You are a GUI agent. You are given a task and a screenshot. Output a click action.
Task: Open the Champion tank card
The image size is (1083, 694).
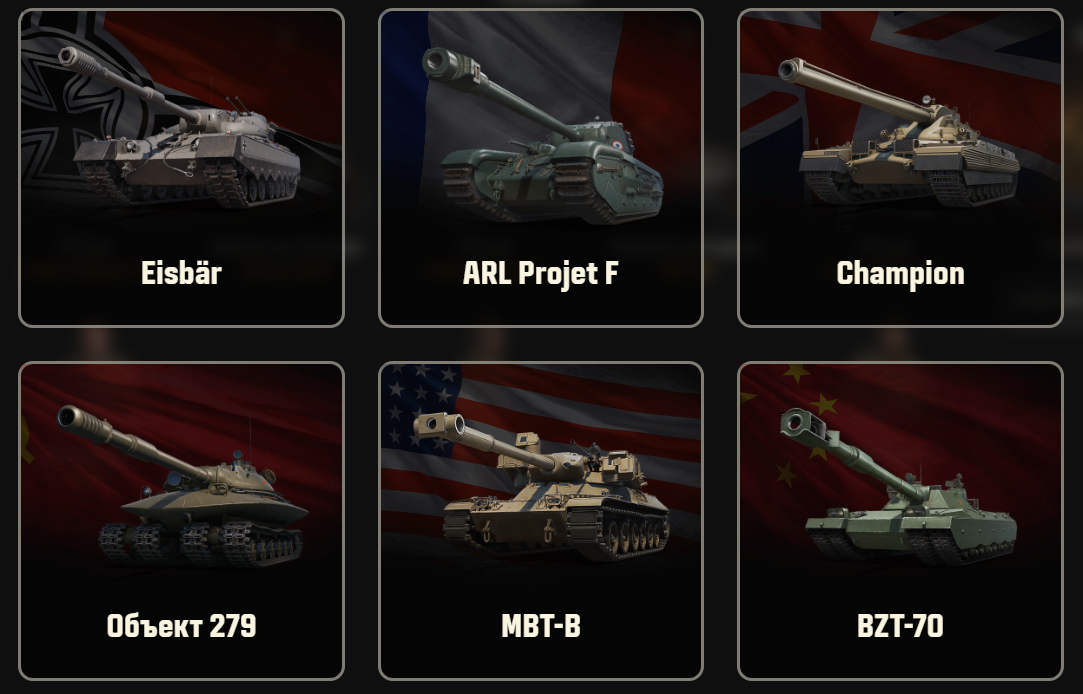tap(900, 168)
